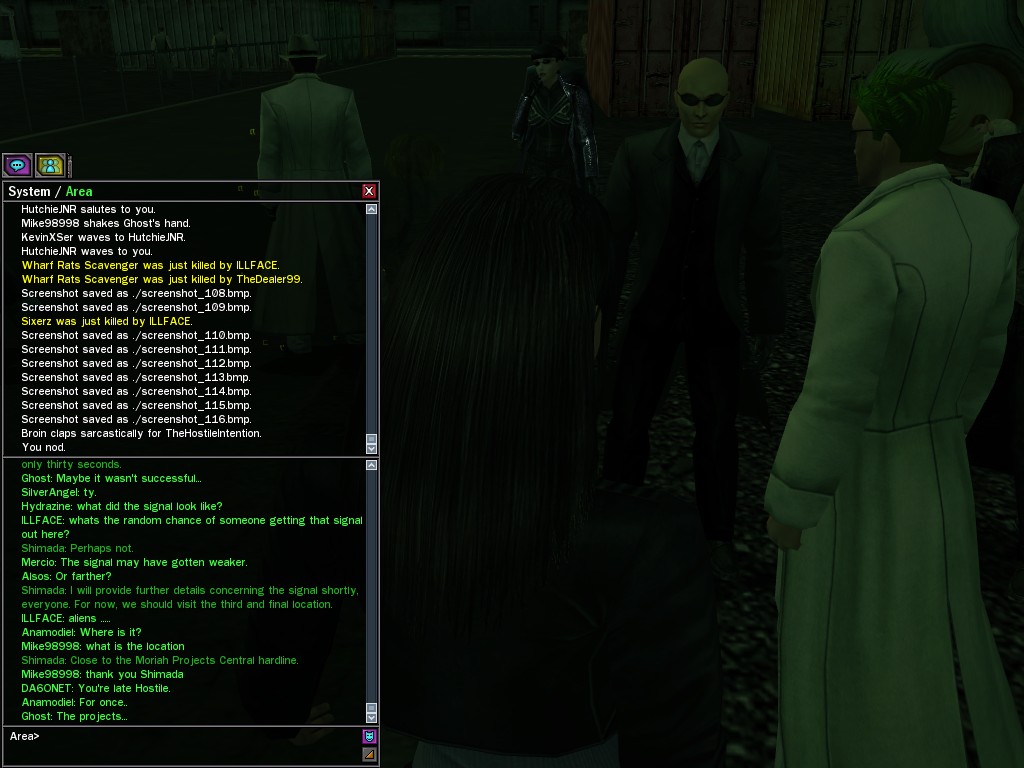Open the purple mask emote icon
The image size is (1024, 768).
(x=369, y=737)
